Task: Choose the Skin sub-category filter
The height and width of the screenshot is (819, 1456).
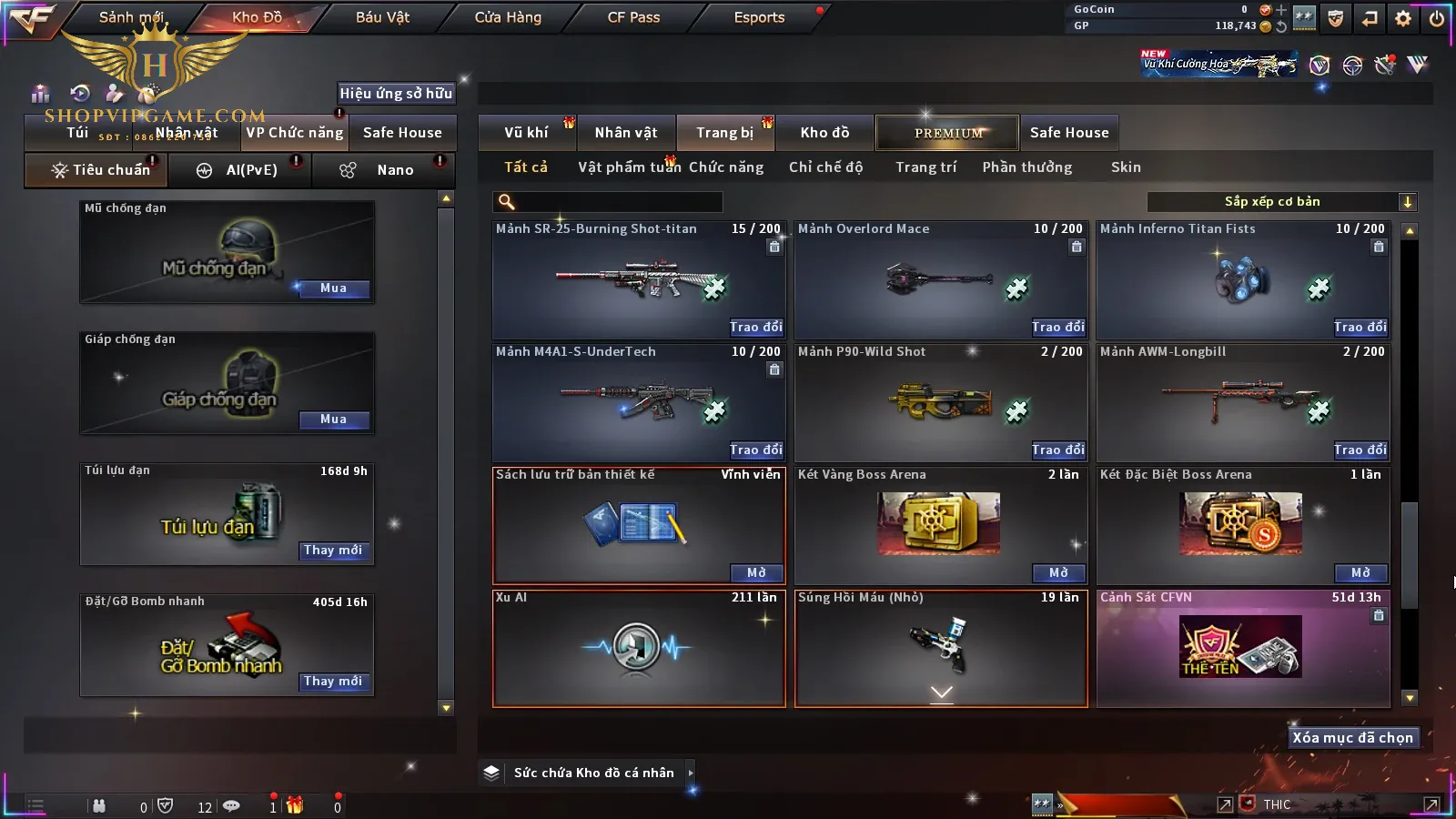Action: pyautogui.click(x=1126, y=167)
